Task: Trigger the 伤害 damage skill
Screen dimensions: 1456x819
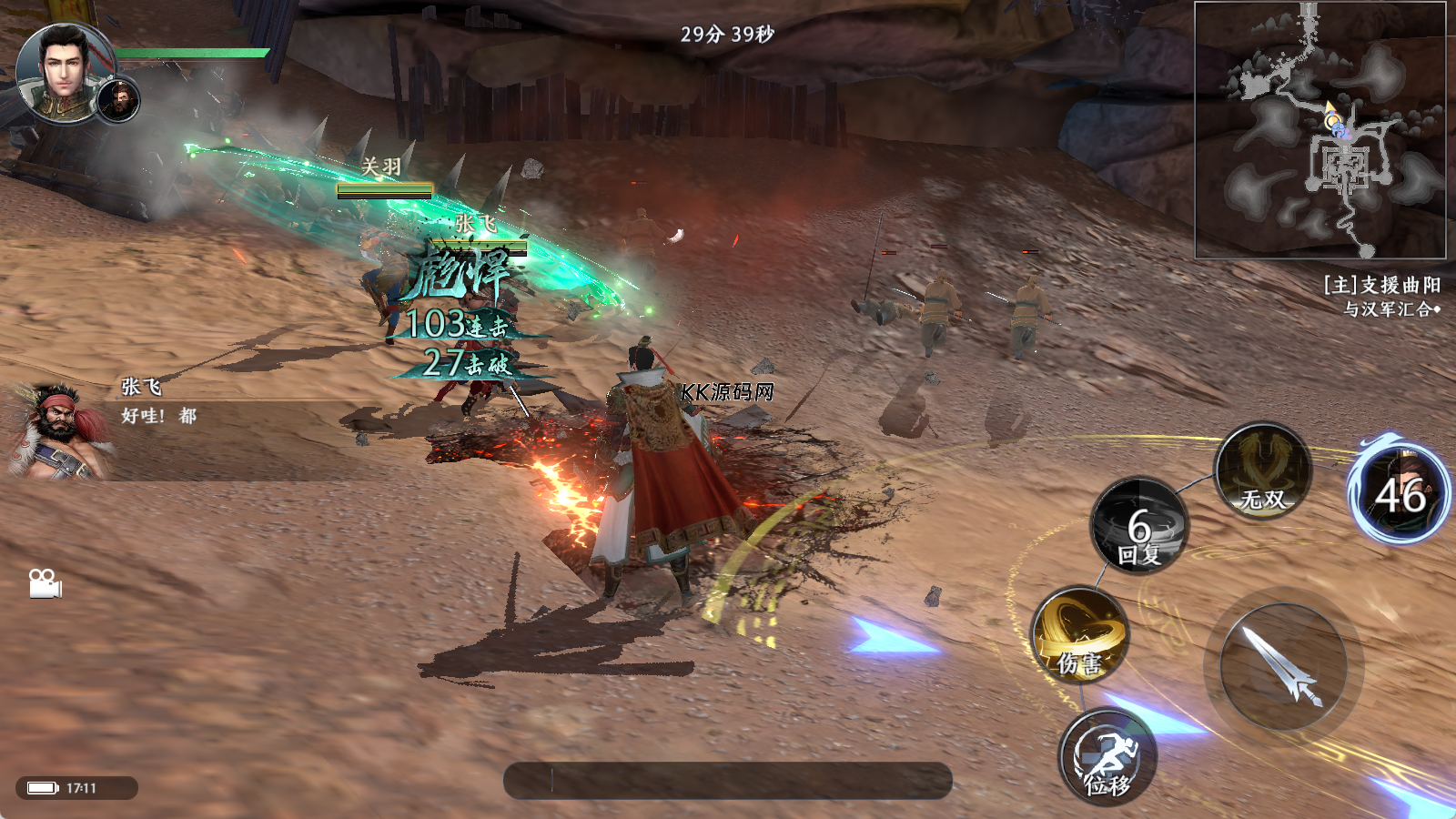Action: 1080,635
